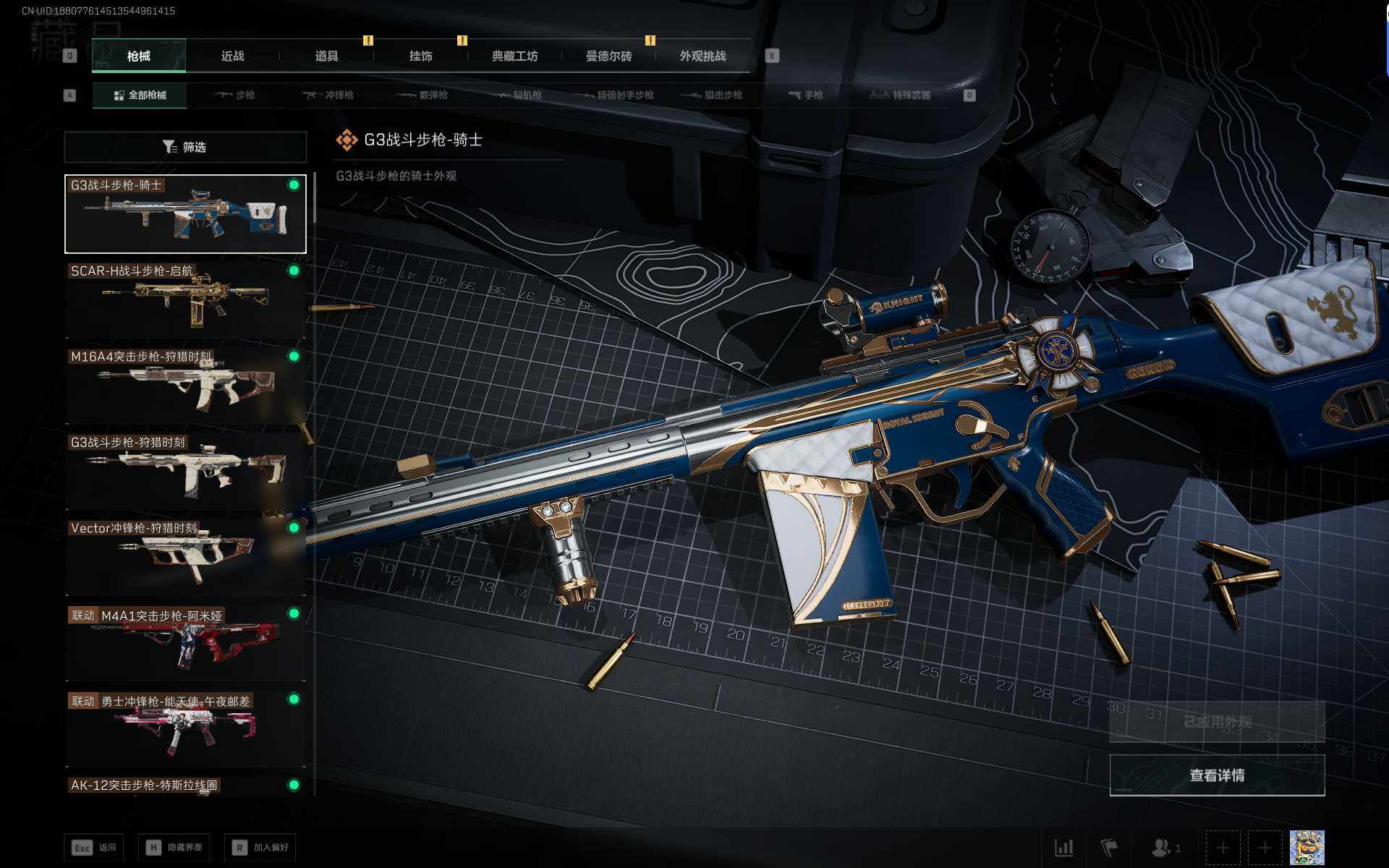Open the 道具 items tab
This screenshot has width=1389, height=868.
326,56
